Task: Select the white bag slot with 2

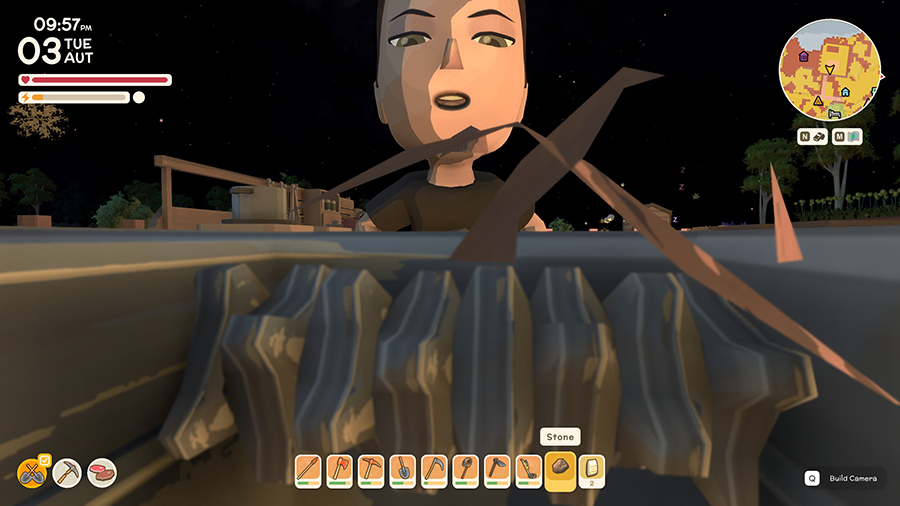Action: tap(593, 470)
